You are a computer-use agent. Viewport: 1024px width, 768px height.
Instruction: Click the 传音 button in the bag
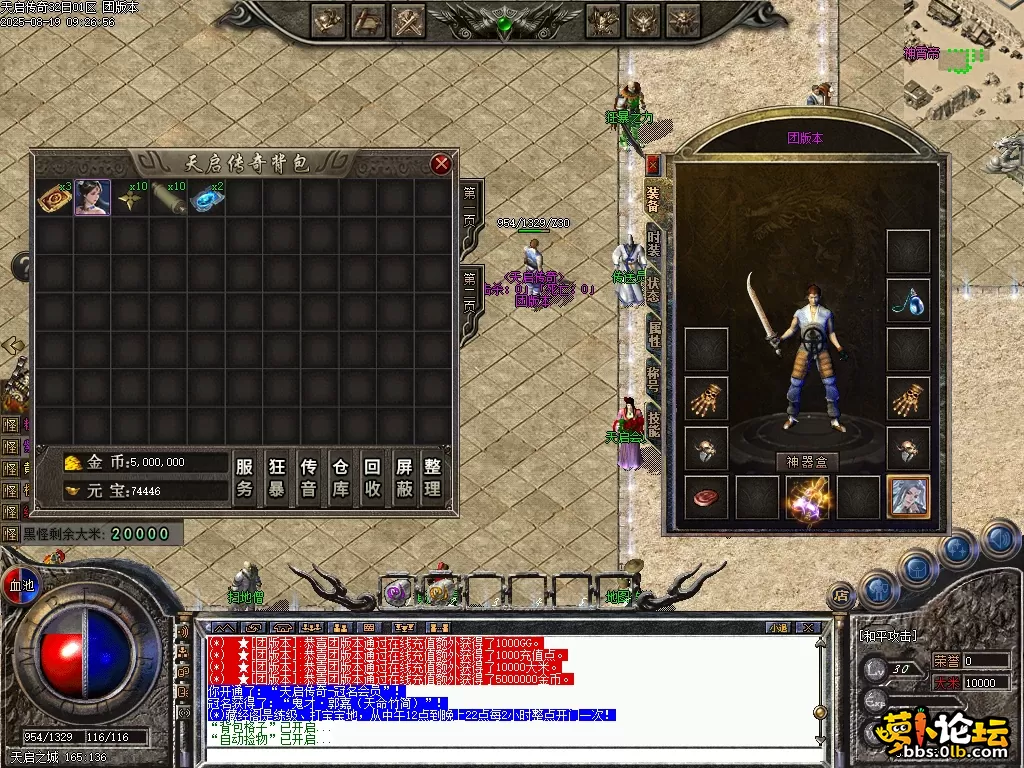pos(309,477)
